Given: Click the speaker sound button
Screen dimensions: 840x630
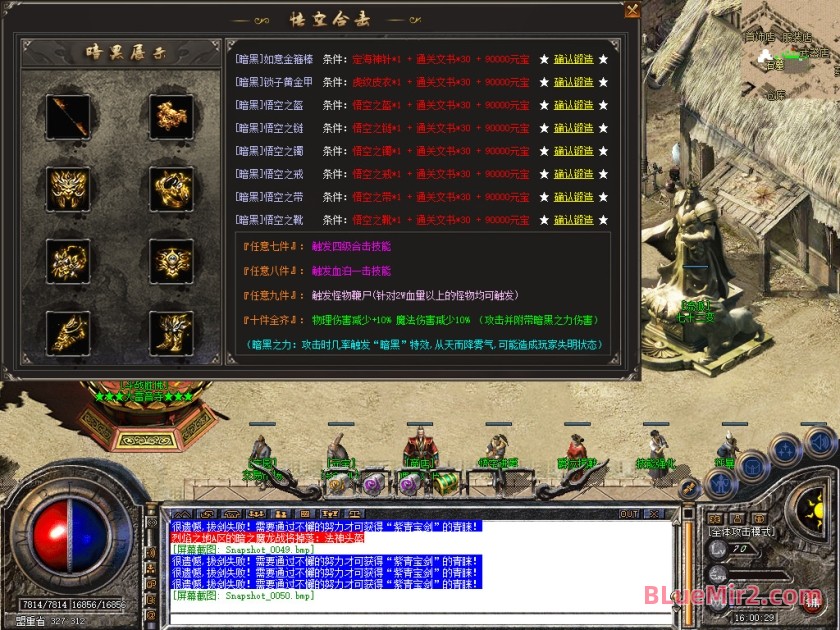Looking at the screenshot, I should (x=819, y=441).
